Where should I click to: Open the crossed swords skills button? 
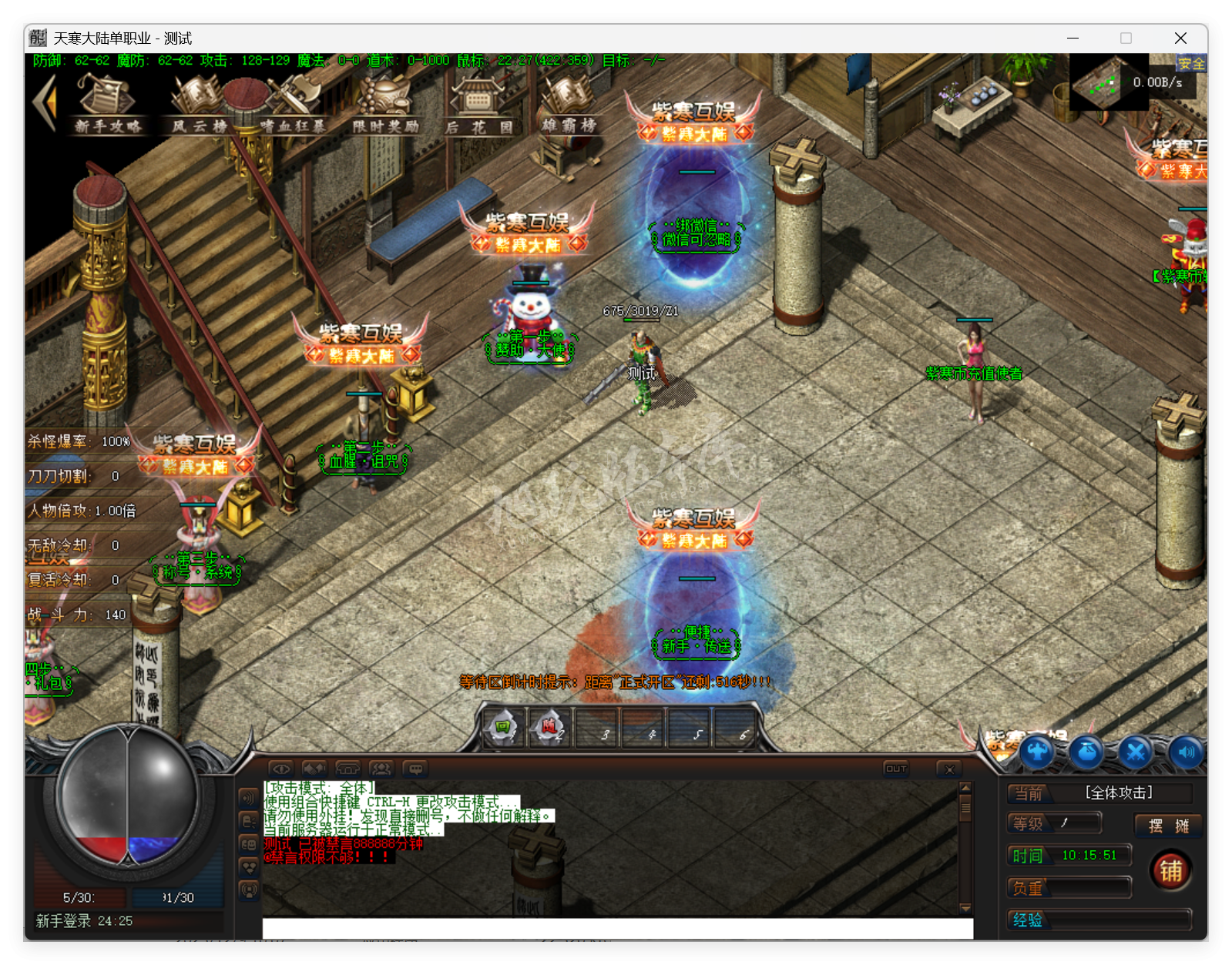click(1136, 752)
